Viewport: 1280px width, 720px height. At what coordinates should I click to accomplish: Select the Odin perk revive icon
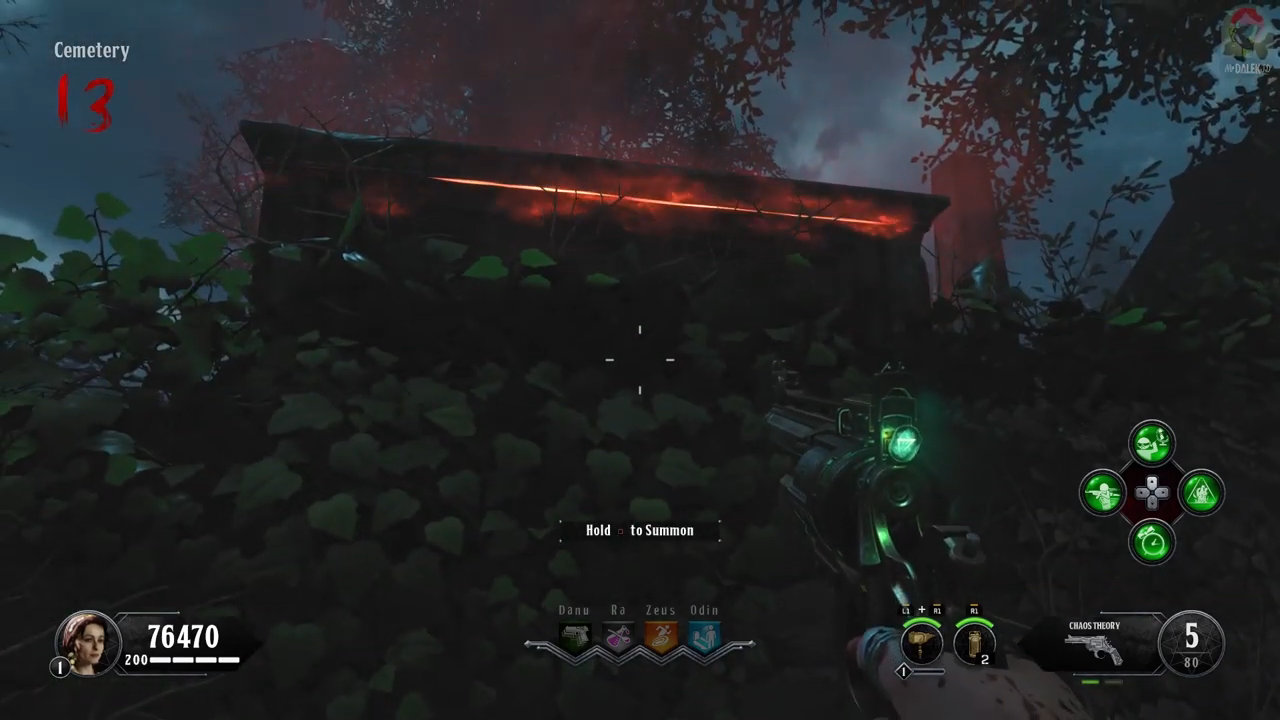(704, 637)
